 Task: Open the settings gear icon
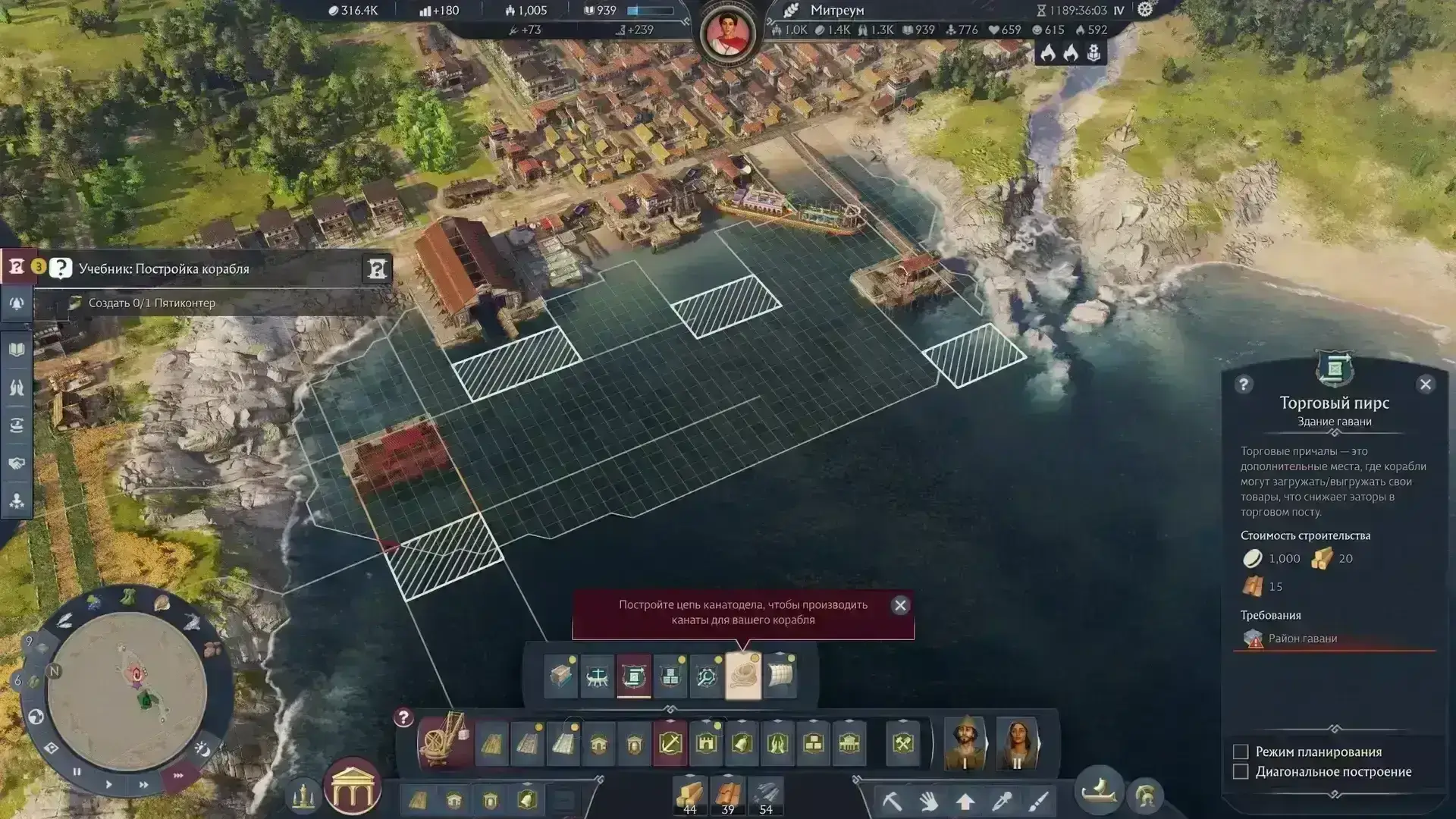pos(1144,10)
